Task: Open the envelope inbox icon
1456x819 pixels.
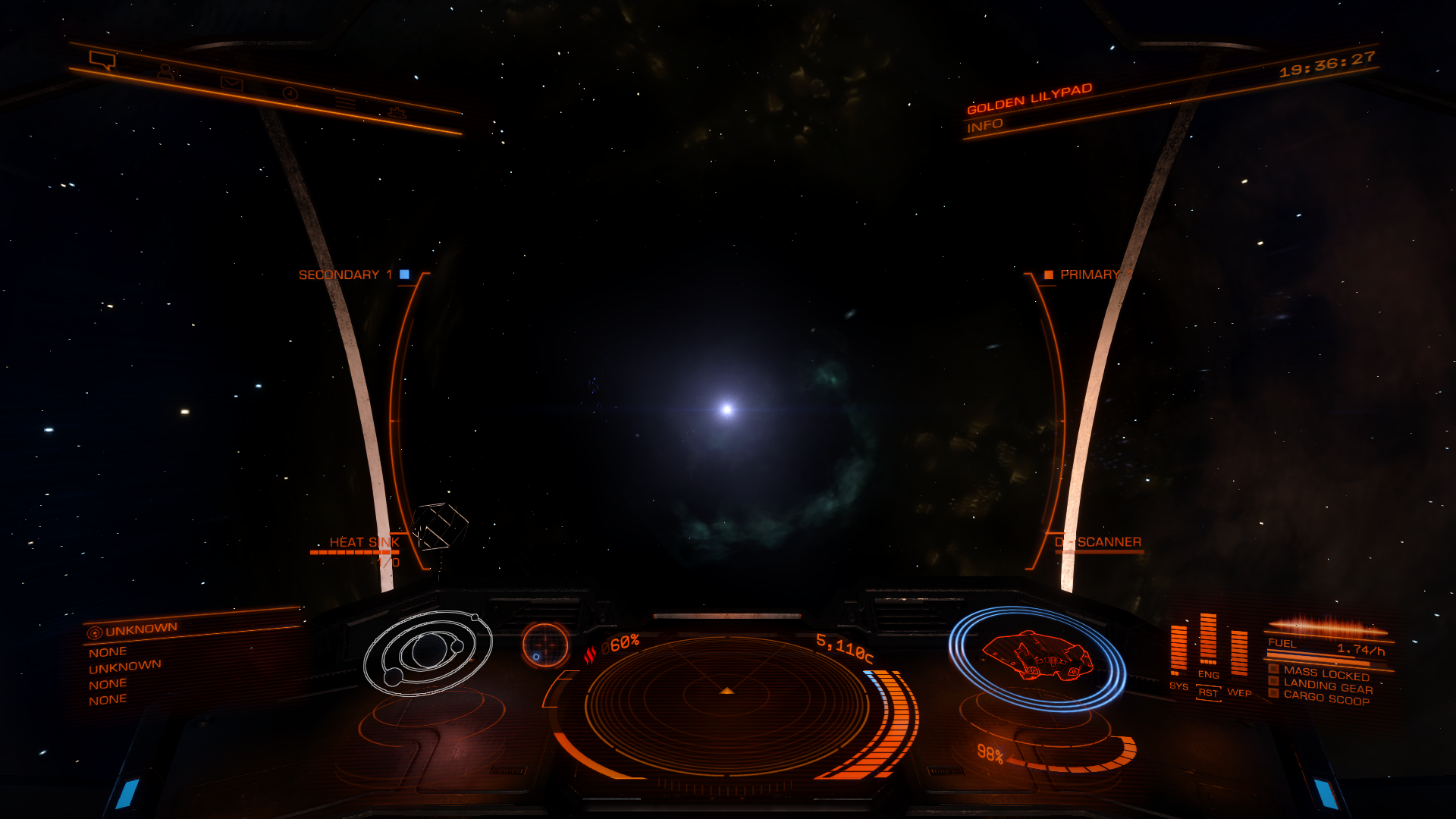Action: pyautogui.click(x=231, y=83)
